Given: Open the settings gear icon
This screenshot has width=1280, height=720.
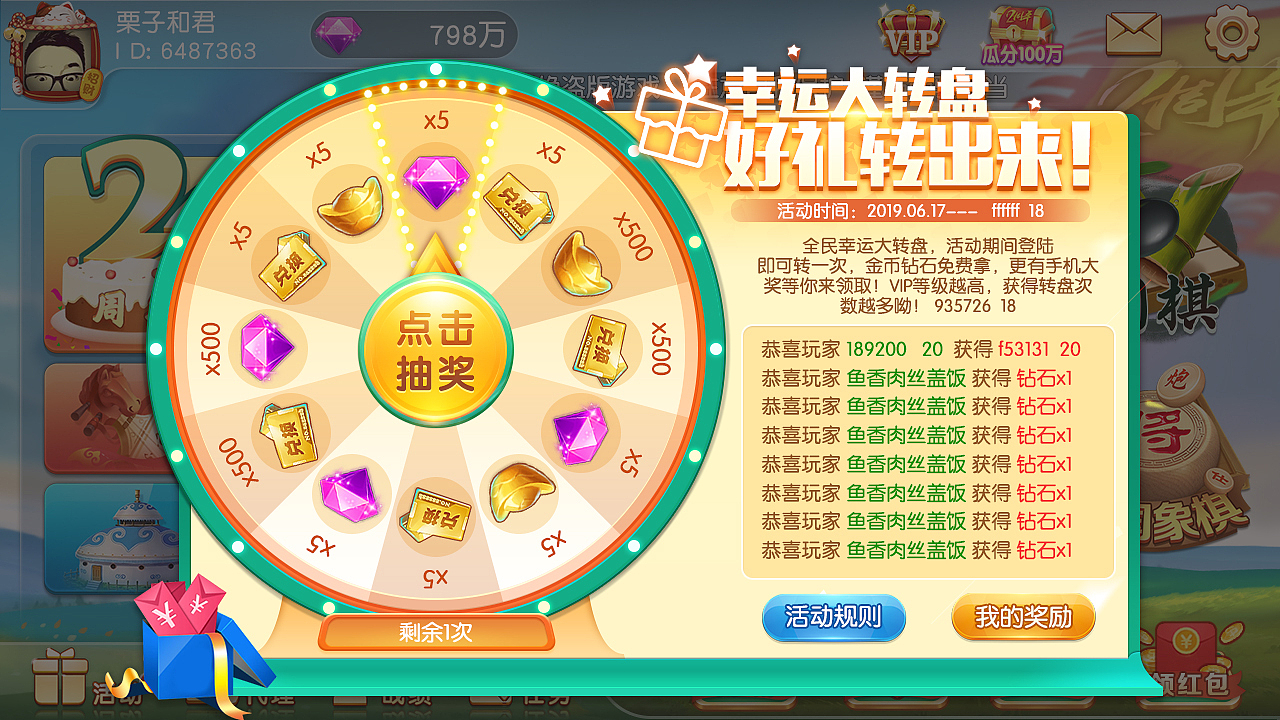Looking at the screenshot, I should click(1232, 35).
